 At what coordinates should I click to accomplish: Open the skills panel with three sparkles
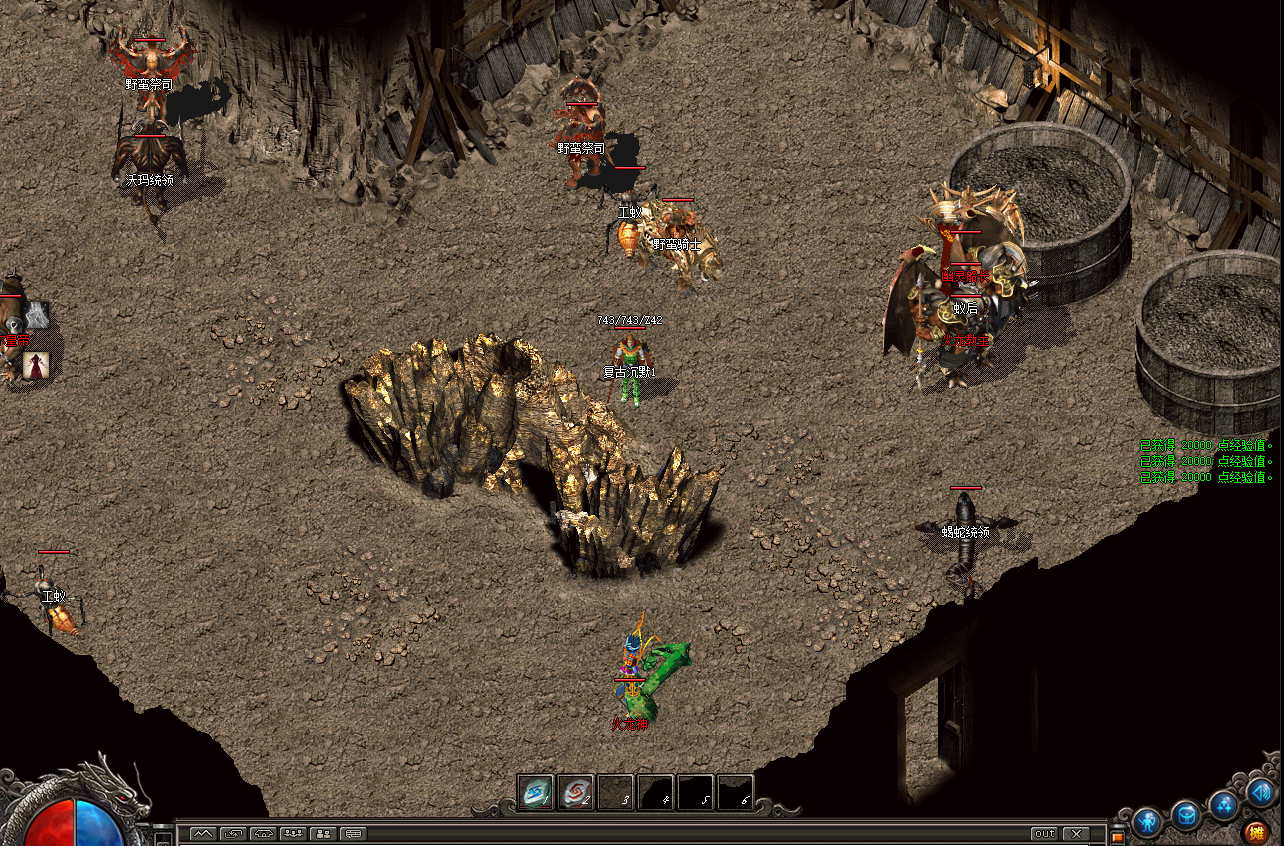click(x=1223, y=805)
